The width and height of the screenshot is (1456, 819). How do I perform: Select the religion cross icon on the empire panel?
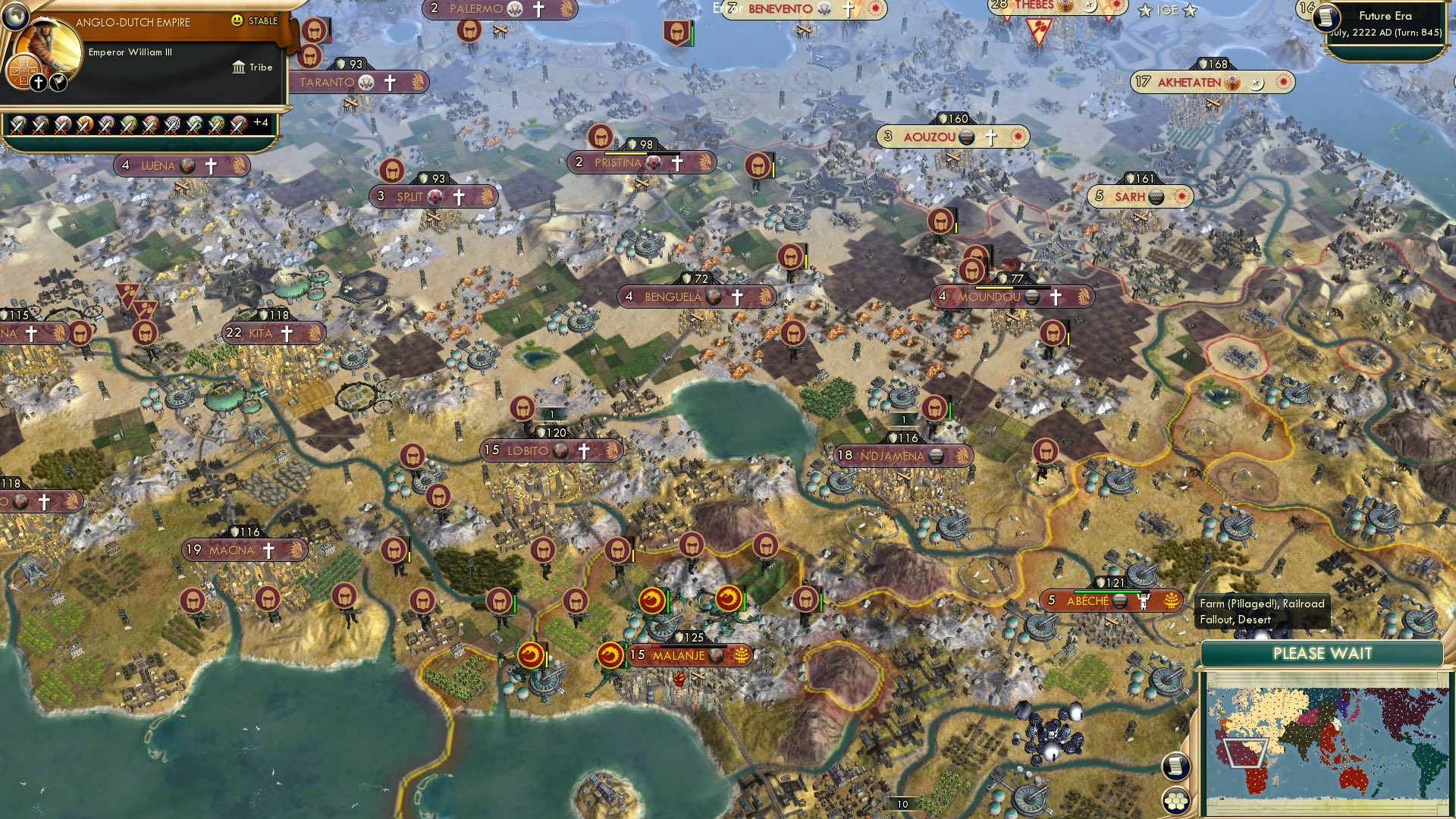click(x=37, y=81)
